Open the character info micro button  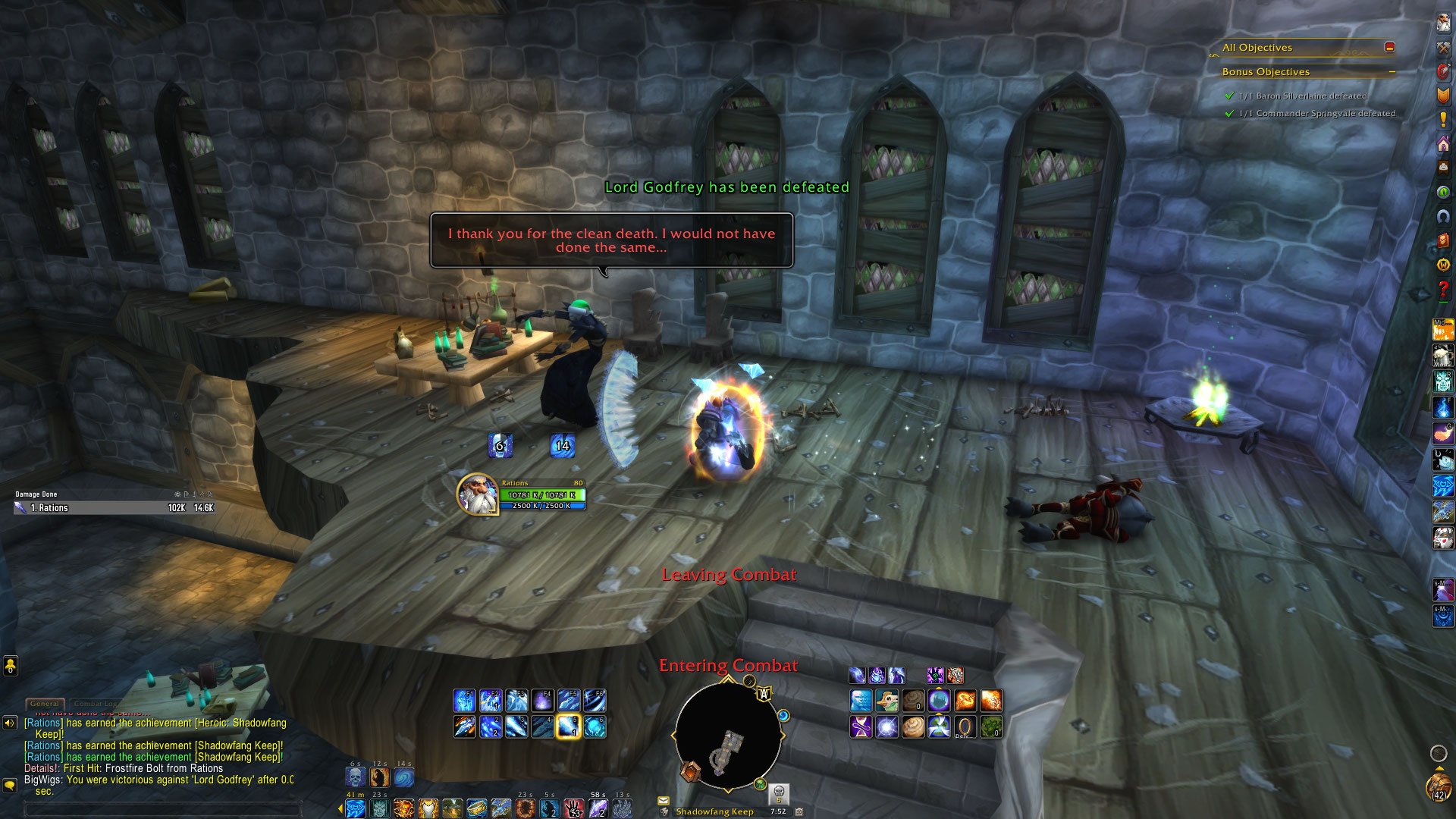(x=1443, y=23)
